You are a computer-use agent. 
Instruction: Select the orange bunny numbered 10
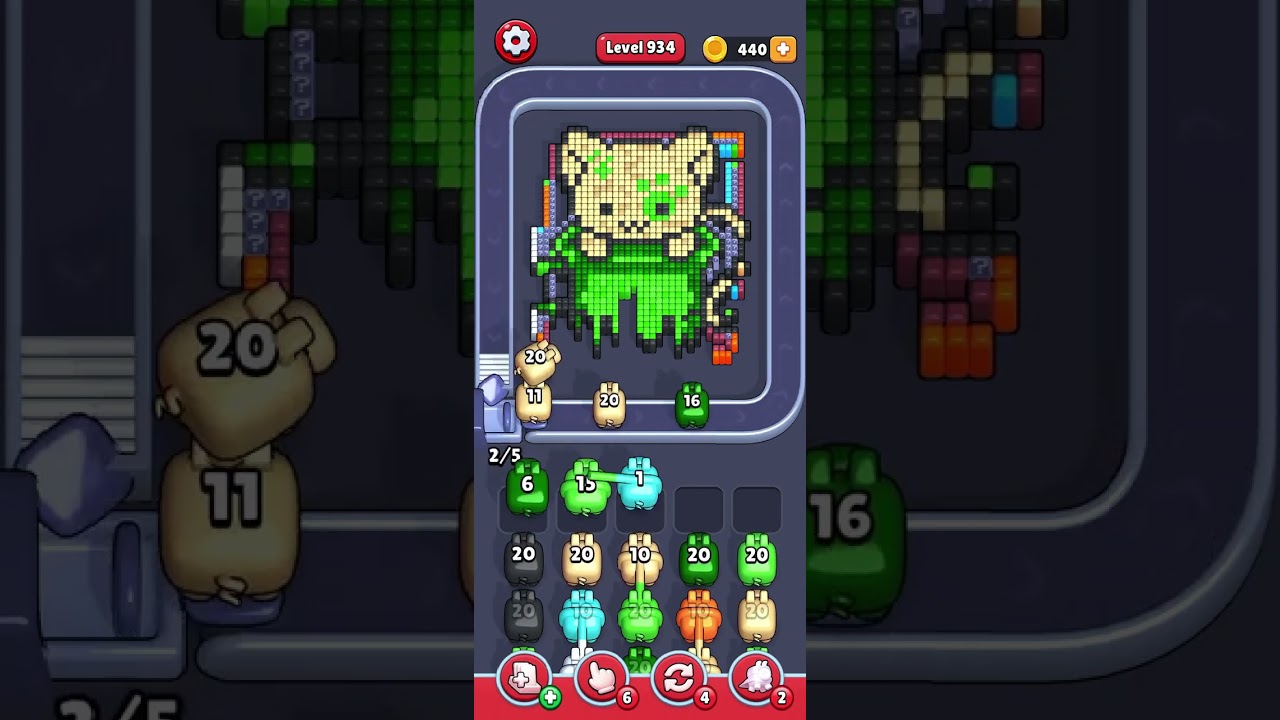pos(698,616)
